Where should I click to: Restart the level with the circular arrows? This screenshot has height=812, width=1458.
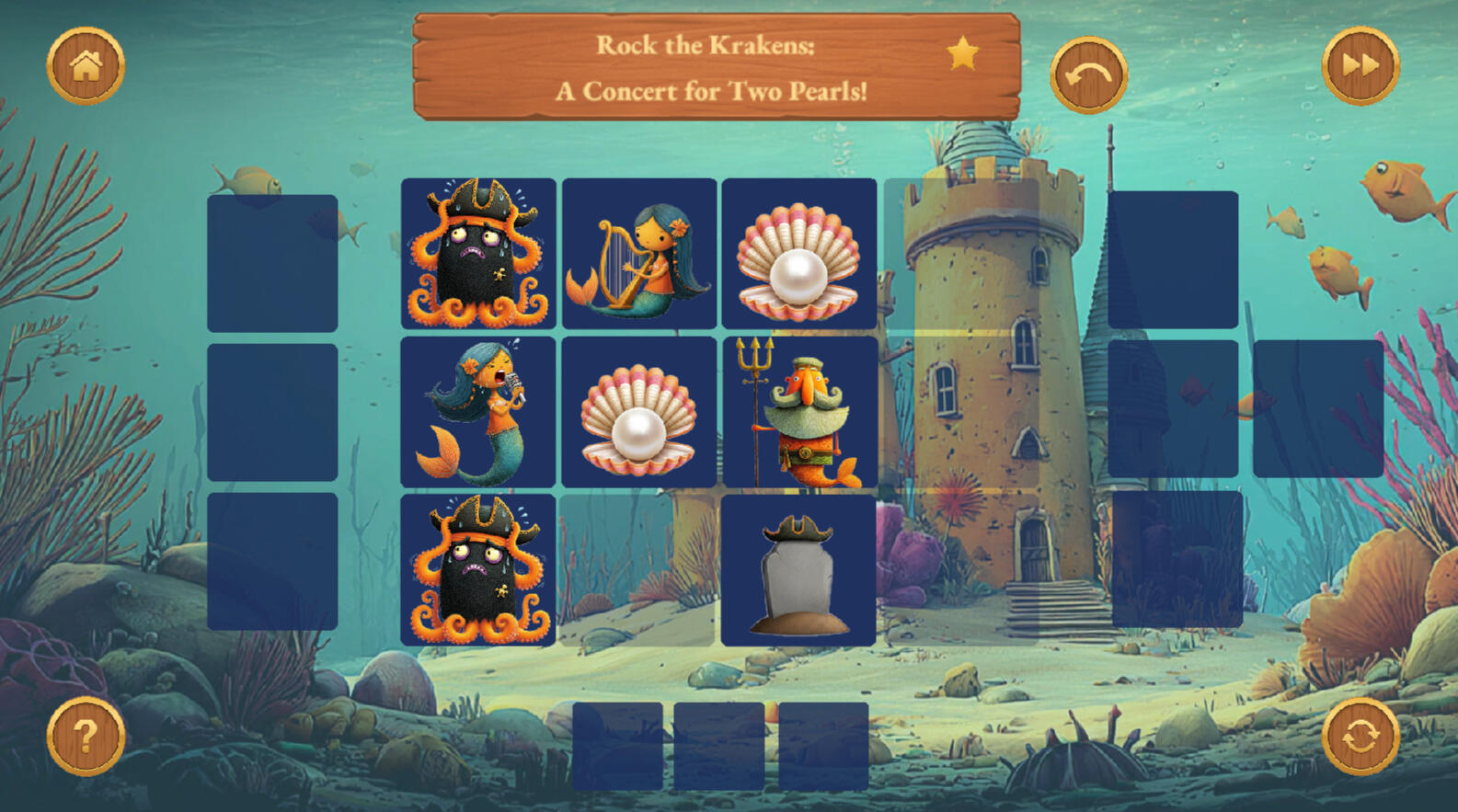coord(1360,736)
